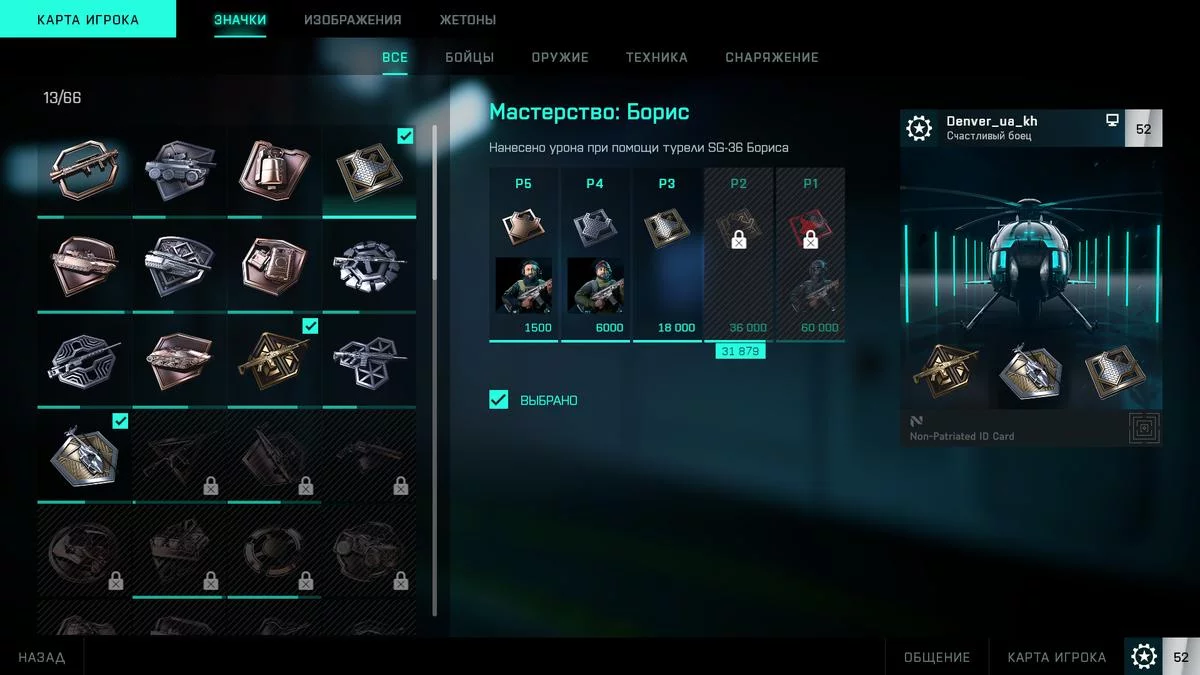
Task: Open the Жетоны tab
Action: point(468,20)
